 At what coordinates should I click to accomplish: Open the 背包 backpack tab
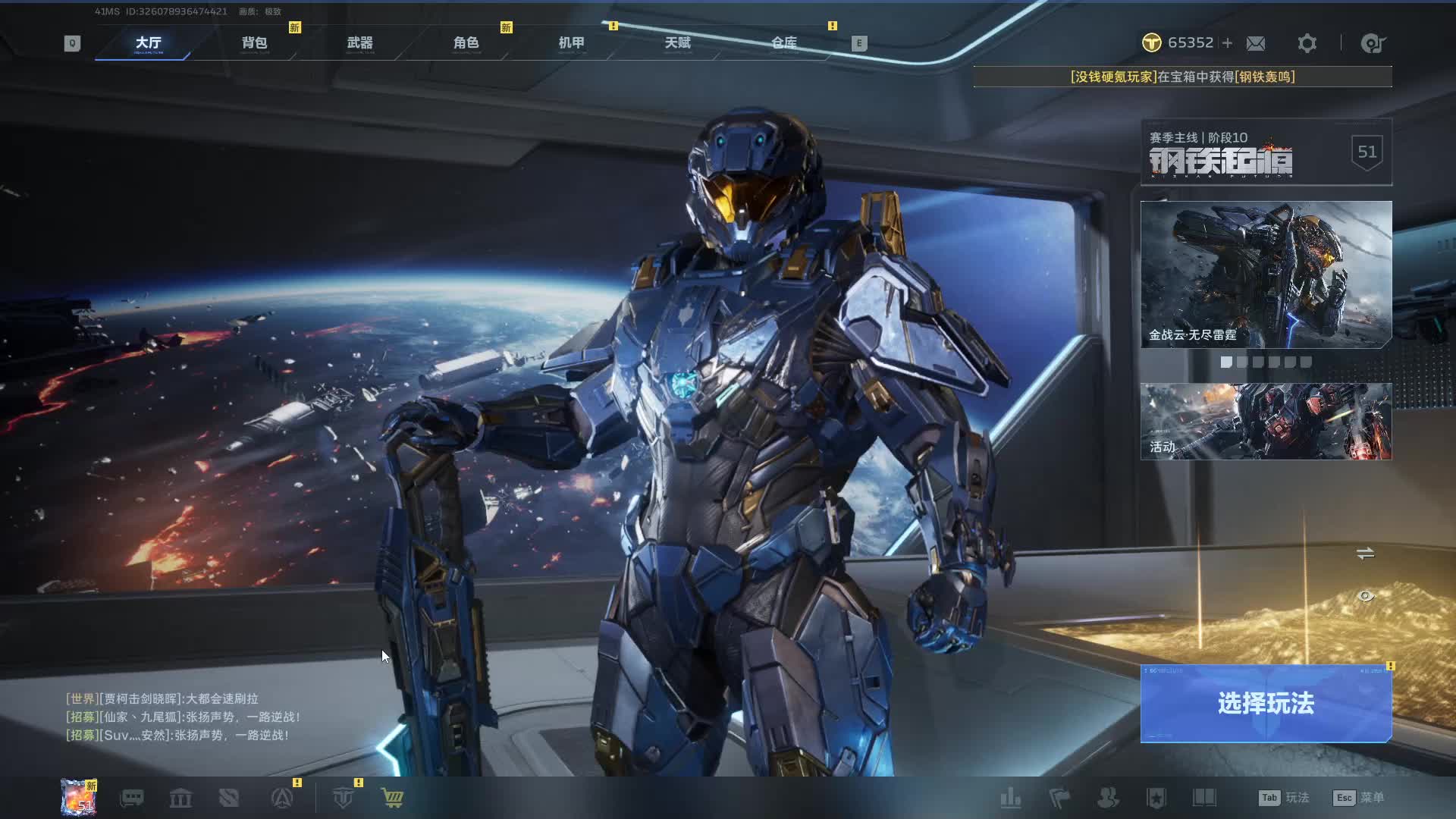point(254,43)
